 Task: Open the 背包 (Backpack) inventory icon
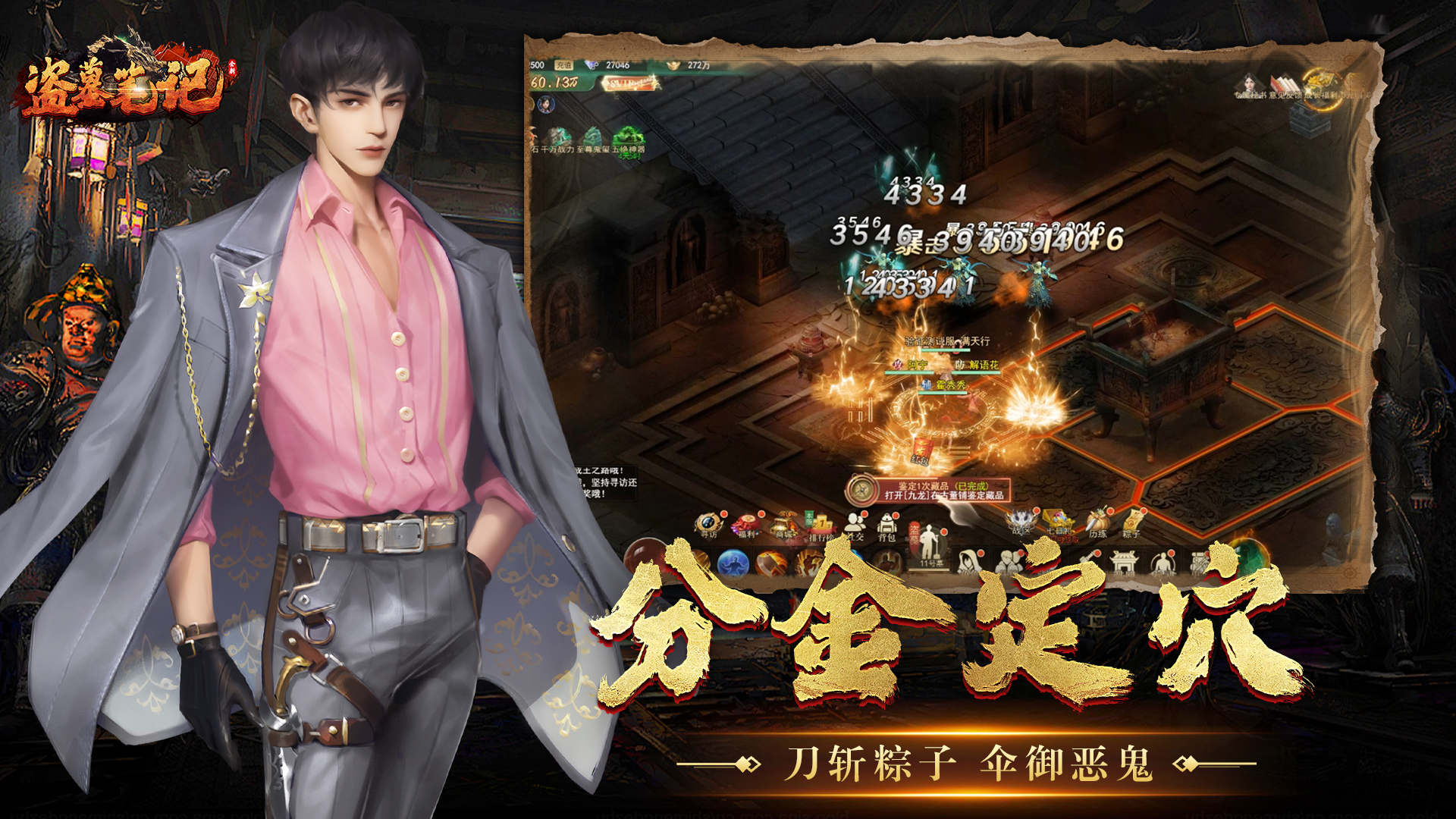click(x=886, y=523)
